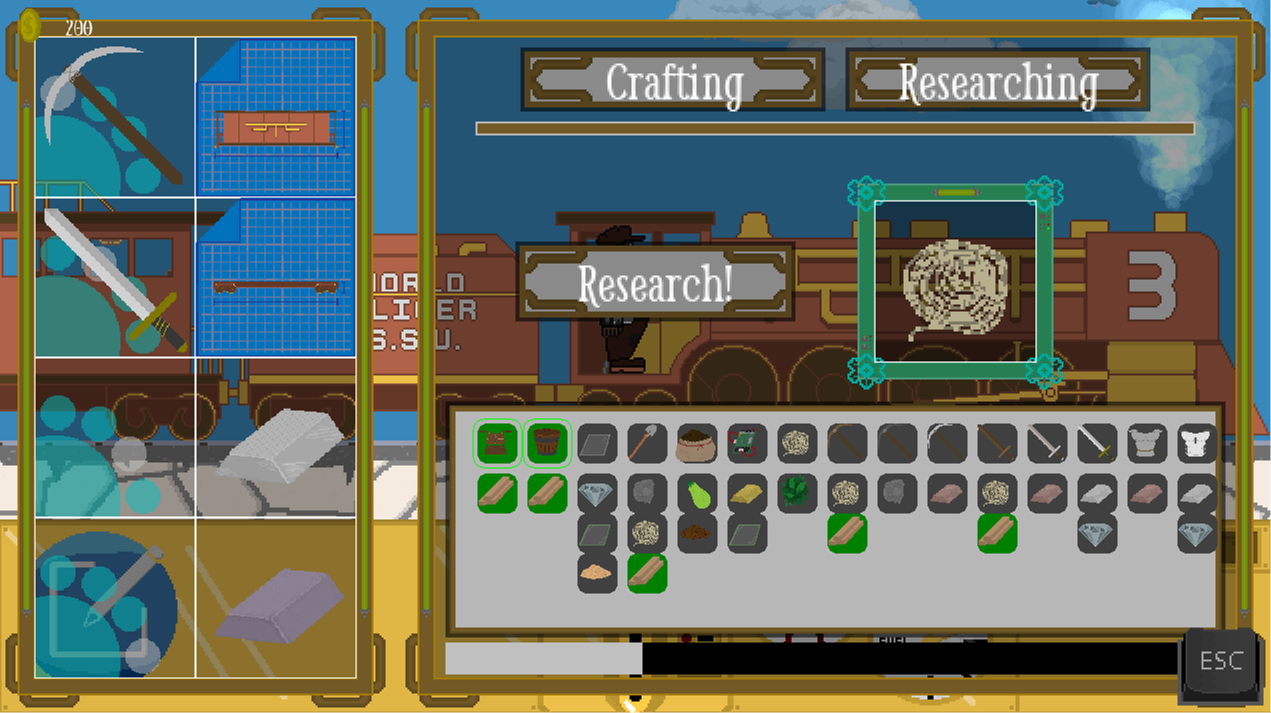Choose the green pear inventory item
This screenshot has width=1271, height=713.
pyautogui.click(x=697, y=493)
